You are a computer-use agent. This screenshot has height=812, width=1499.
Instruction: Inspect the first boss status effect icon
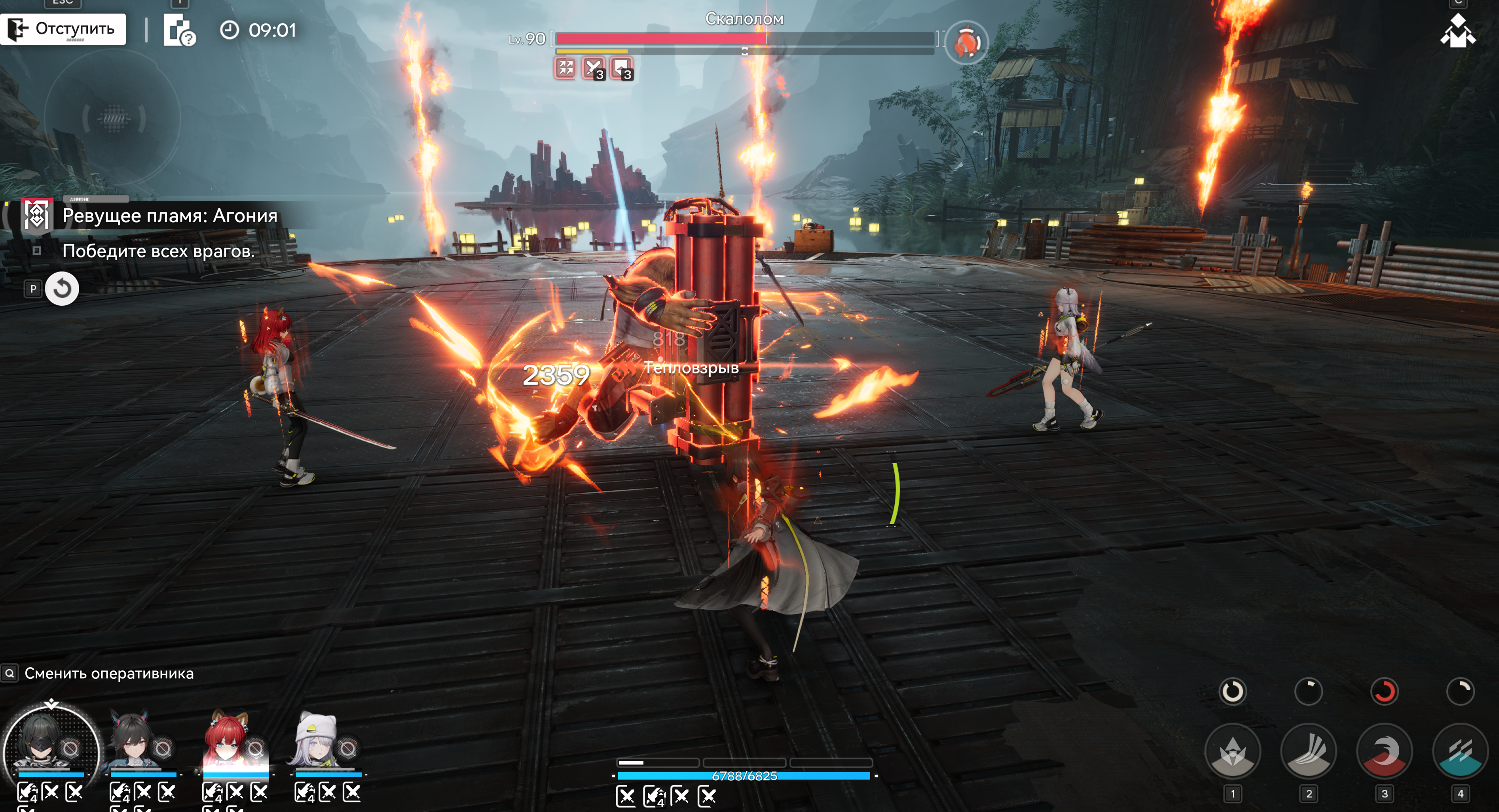565,68
